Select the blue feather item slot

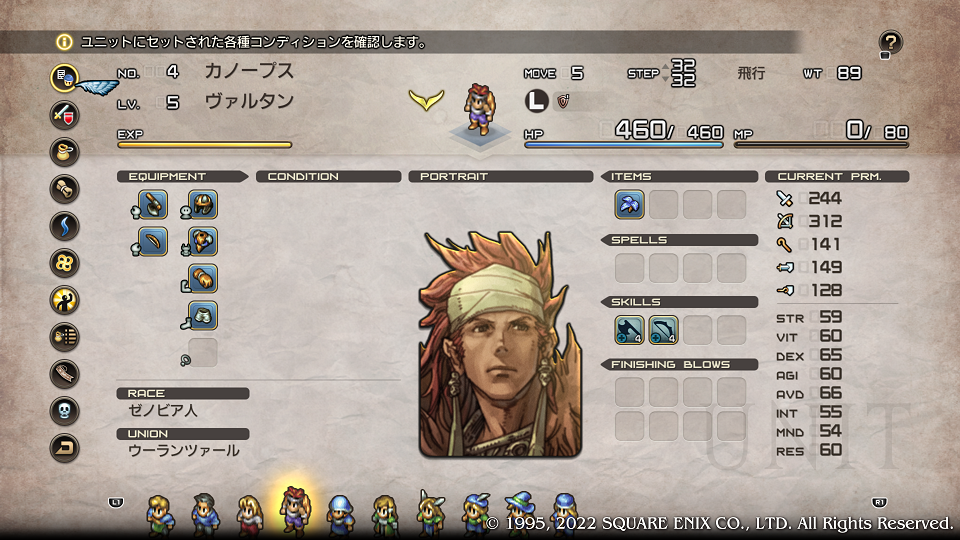coord(630,205)
